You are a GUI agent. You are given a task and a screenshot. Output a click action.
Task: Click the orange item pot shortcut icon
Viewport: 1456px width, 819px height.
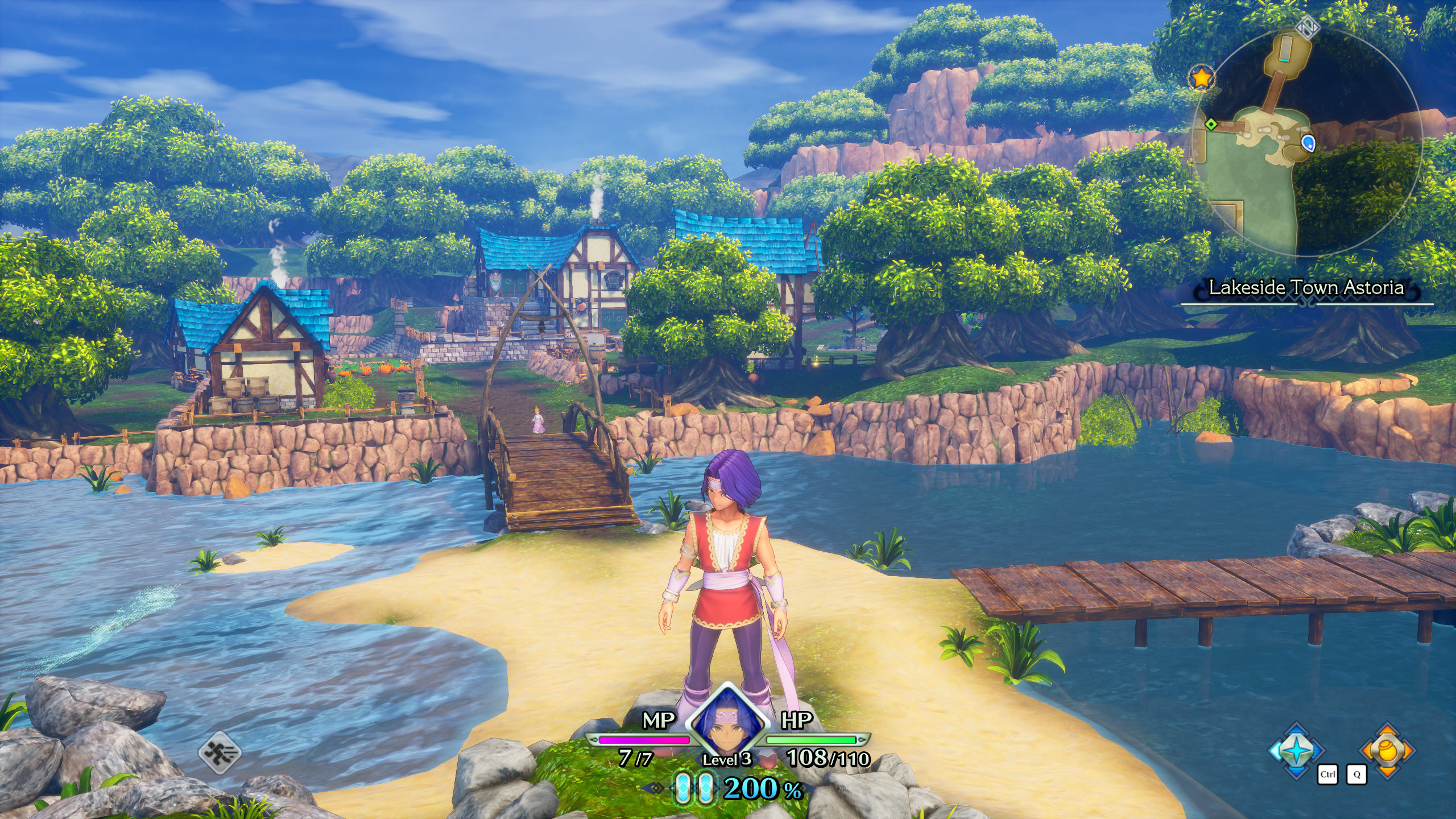[x=1387, y=750]
